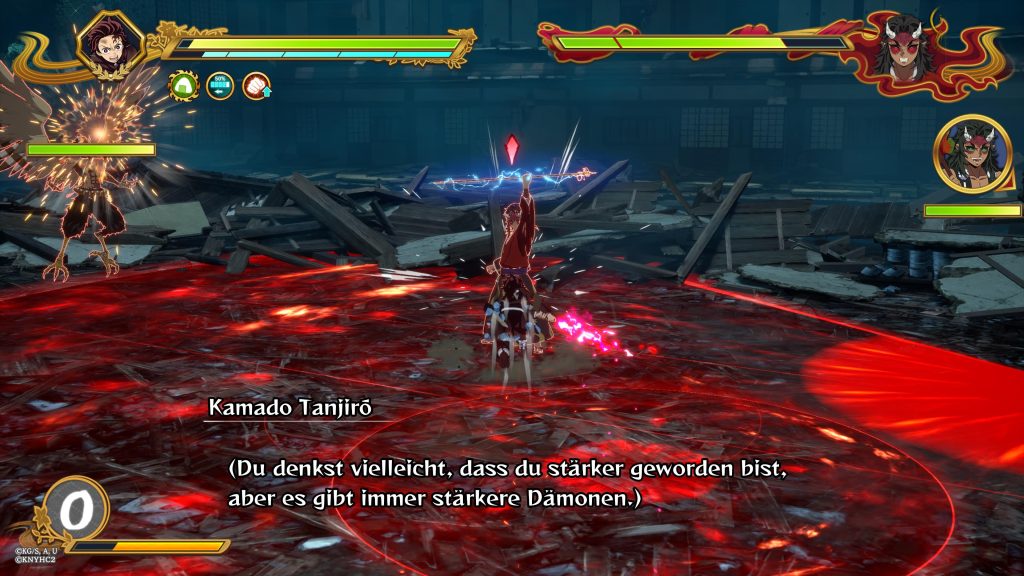The image size is (1024, 576).
Task: Select the 50% gauge buff icon
Action: tap(220, 86)
